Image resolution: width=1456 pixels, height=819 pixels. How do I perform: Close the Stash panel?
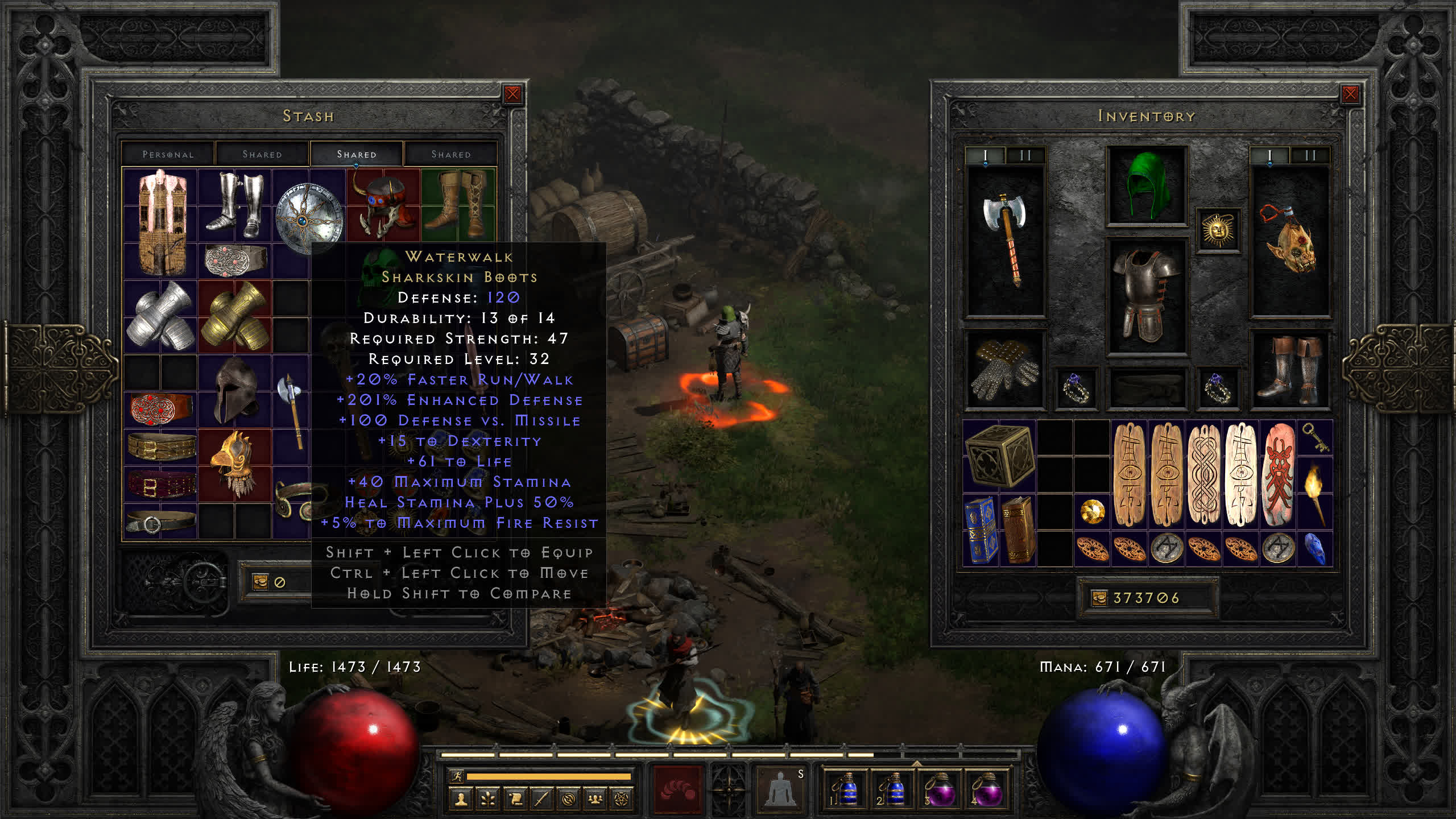point(512,94)
